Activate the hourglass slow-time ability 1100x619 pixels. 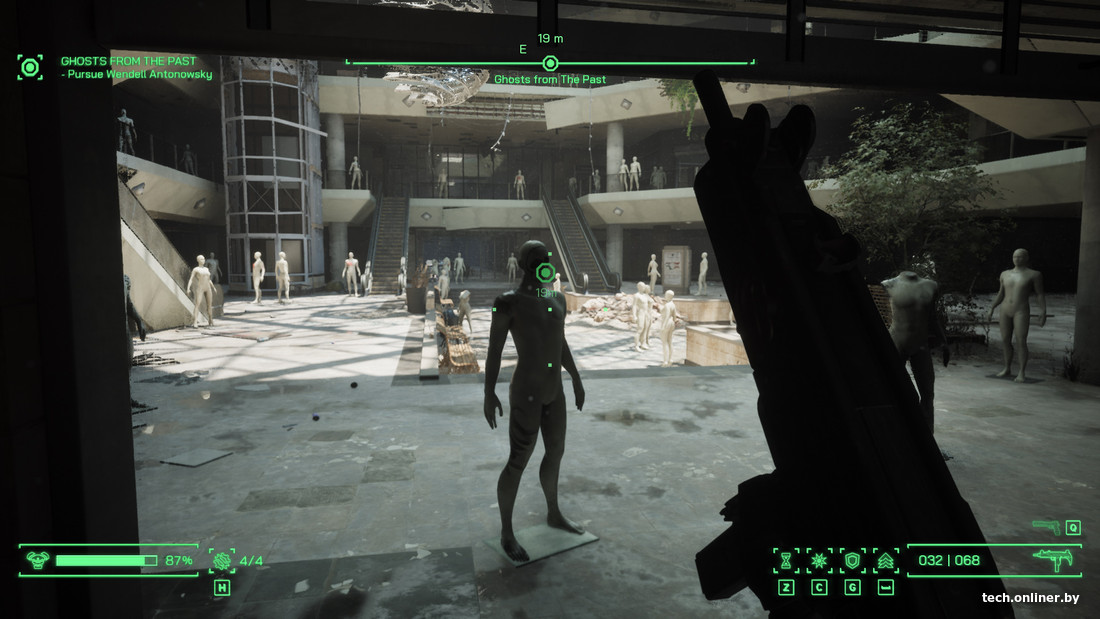coord(786,560)
